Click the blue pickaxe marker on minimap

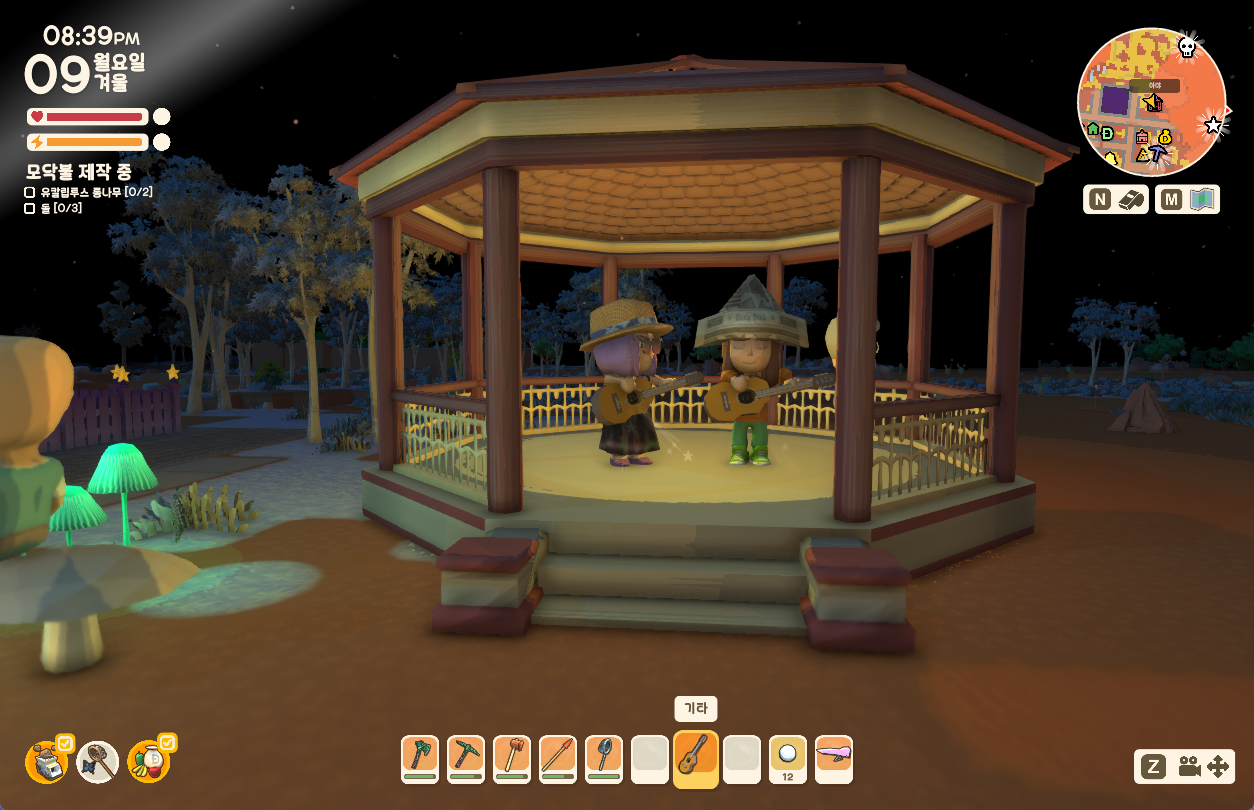[x=1158, y=153]
